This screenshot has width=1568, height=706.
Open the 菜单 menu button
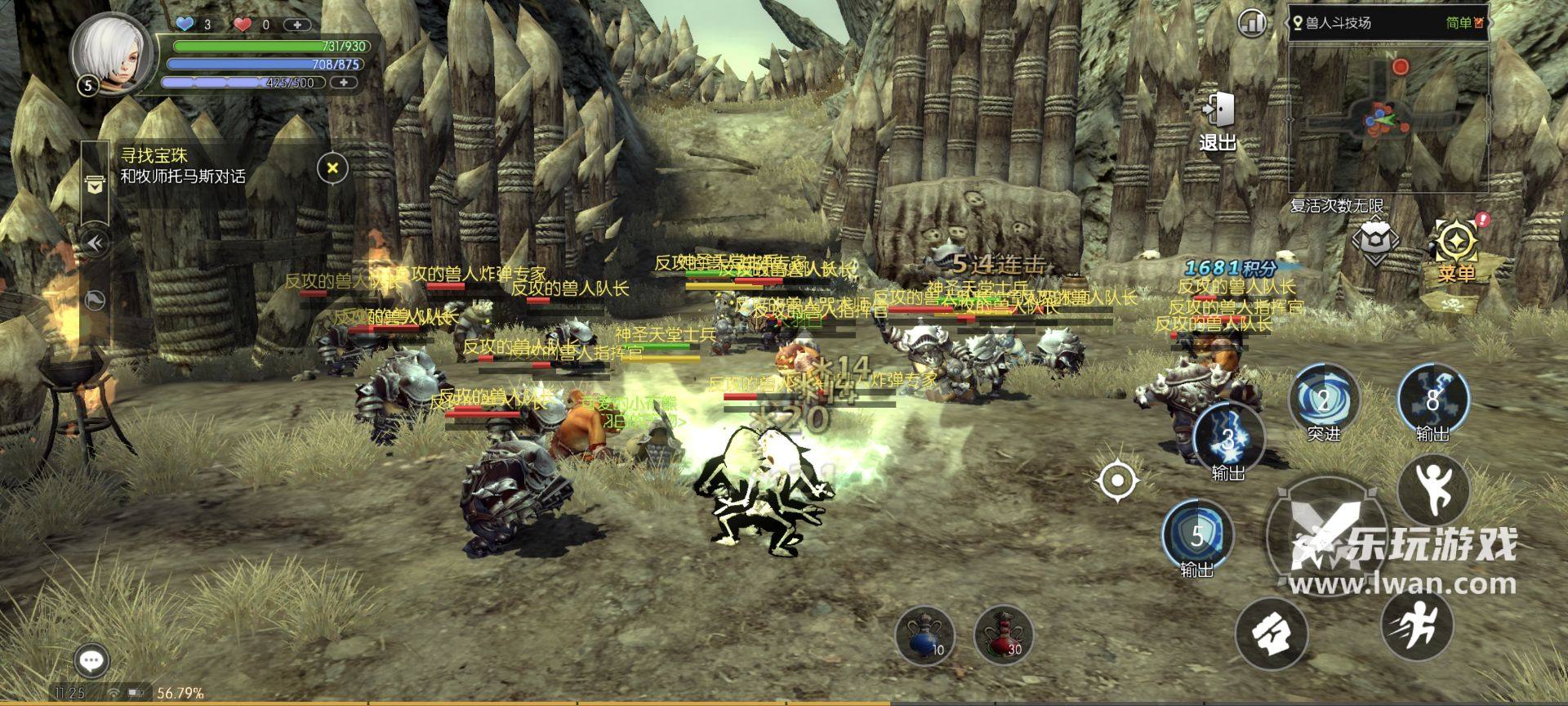(1456, 248)
